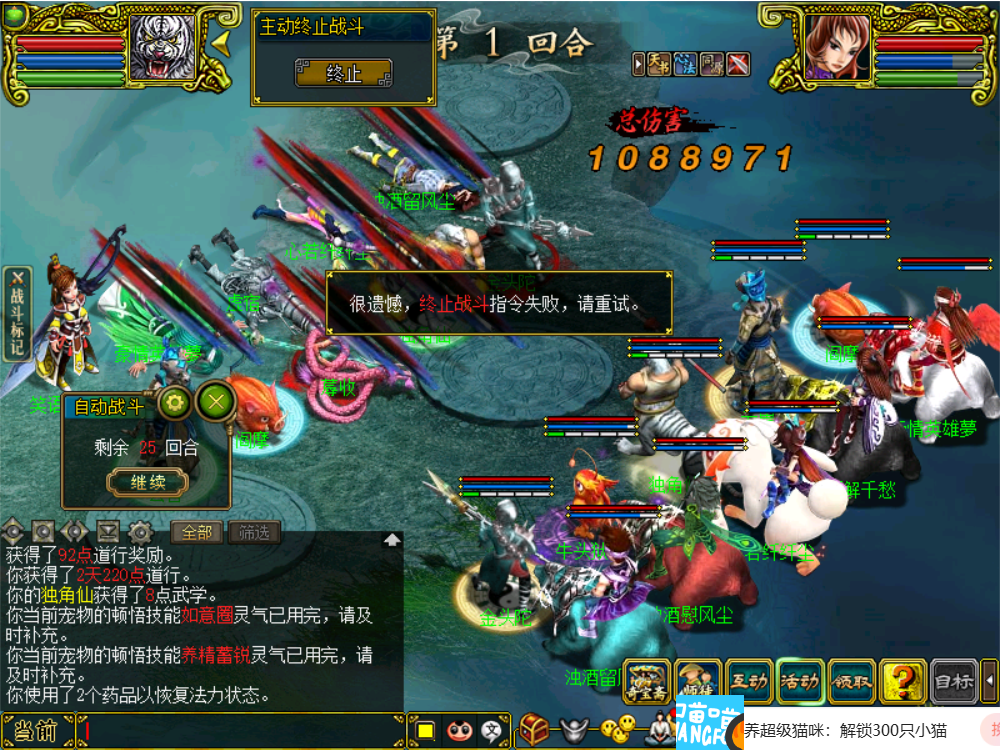Open the 奇宝斋 shop icon

click(646, 682)
